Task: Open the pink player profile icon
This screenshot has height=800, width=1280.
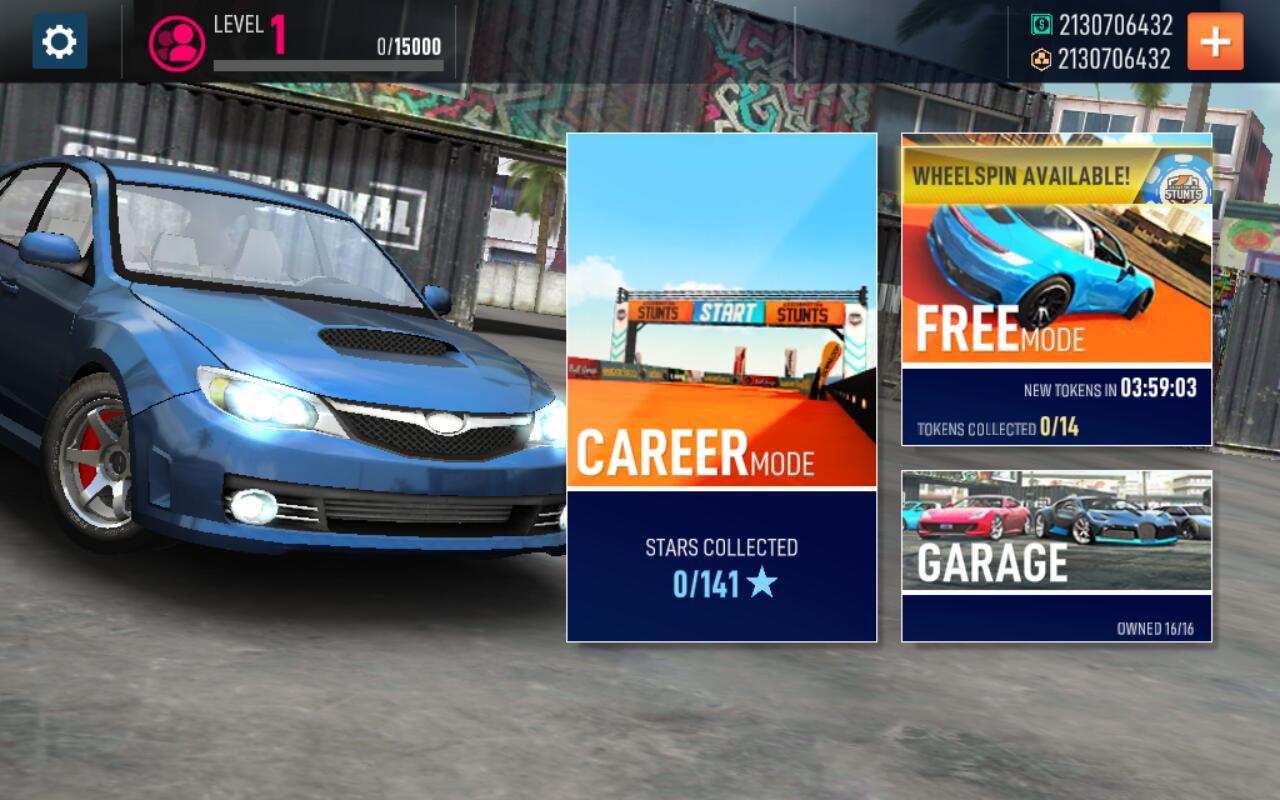Action: pyautogui.click(x=177, y=42)
